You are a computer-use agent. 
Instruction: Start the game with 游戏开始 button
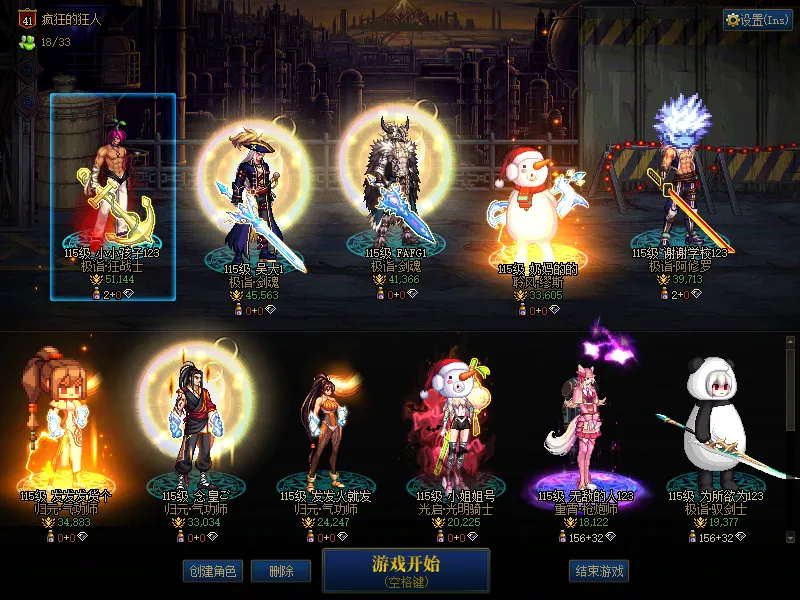406,569
